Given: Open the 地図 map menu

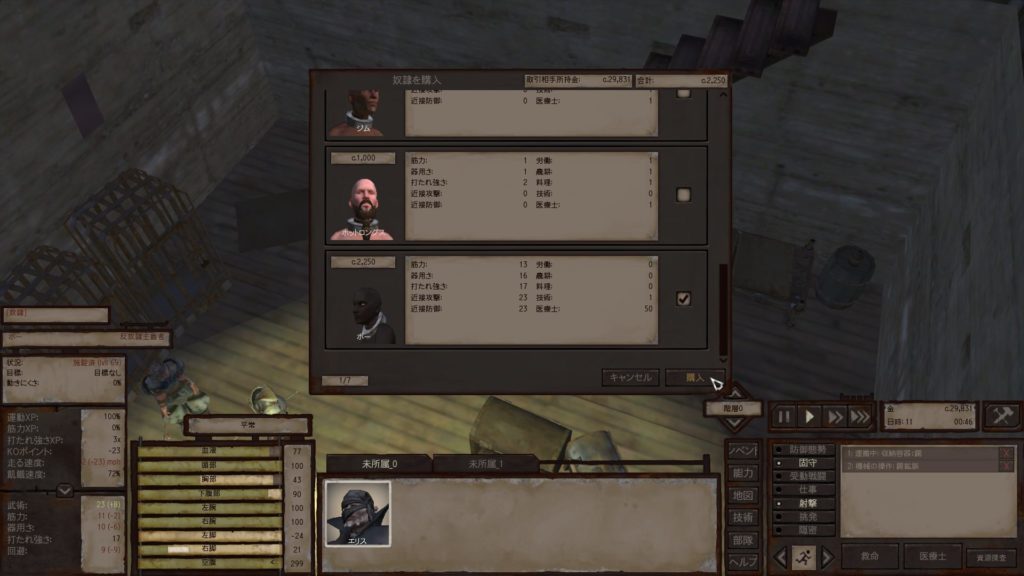Looking at the screenshot, I should pyautogui.click(x=743, y=495).
